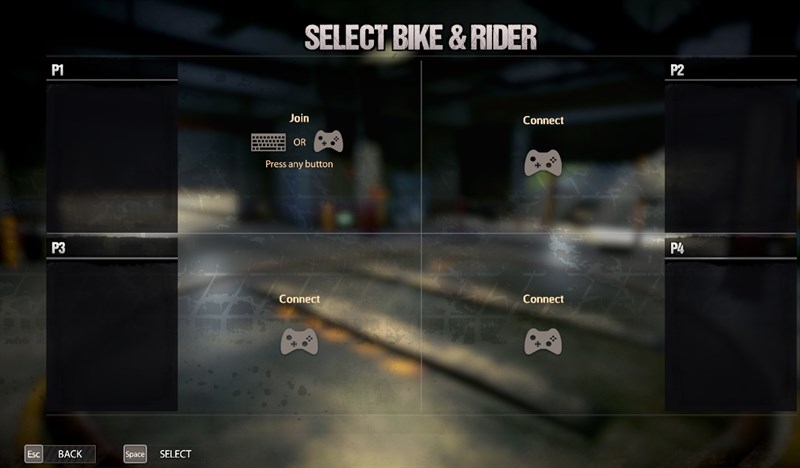800x468 pixels.
Task: Go back using the BACK button
Action: (x=61, y=454)
